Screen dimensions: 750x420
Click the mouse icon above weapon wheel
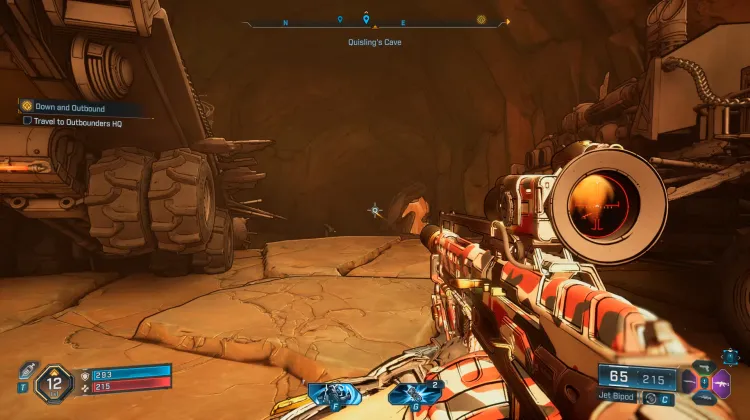pos(731,355)
